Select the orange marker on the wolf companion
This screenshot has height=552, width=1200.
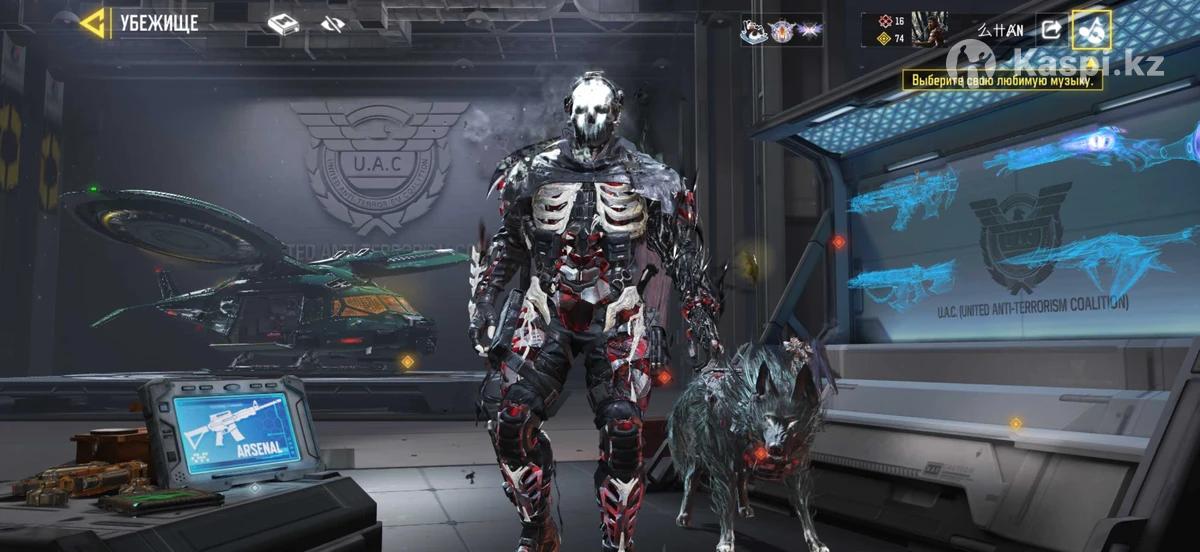coord(761,453)
